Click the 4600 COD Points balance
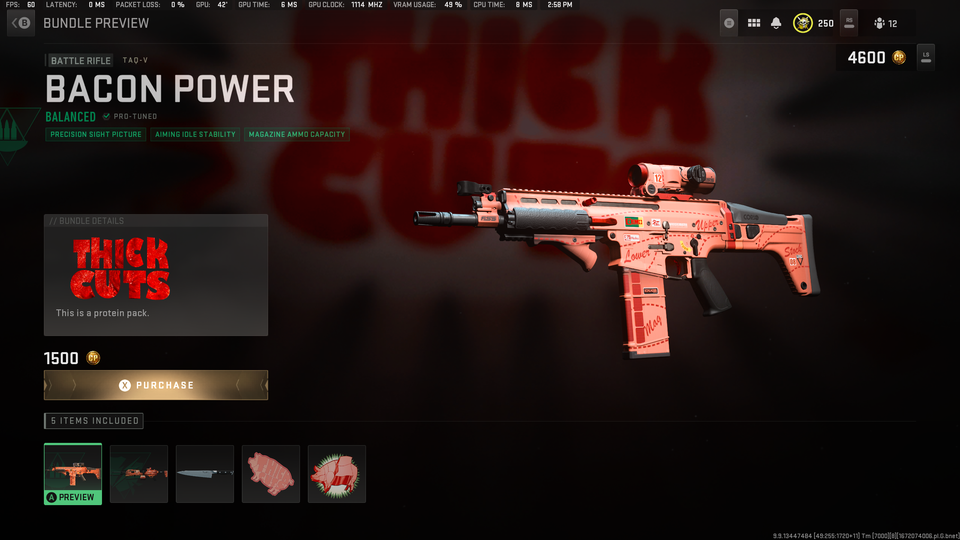The image size is (960, 540). tap(876, 58)
